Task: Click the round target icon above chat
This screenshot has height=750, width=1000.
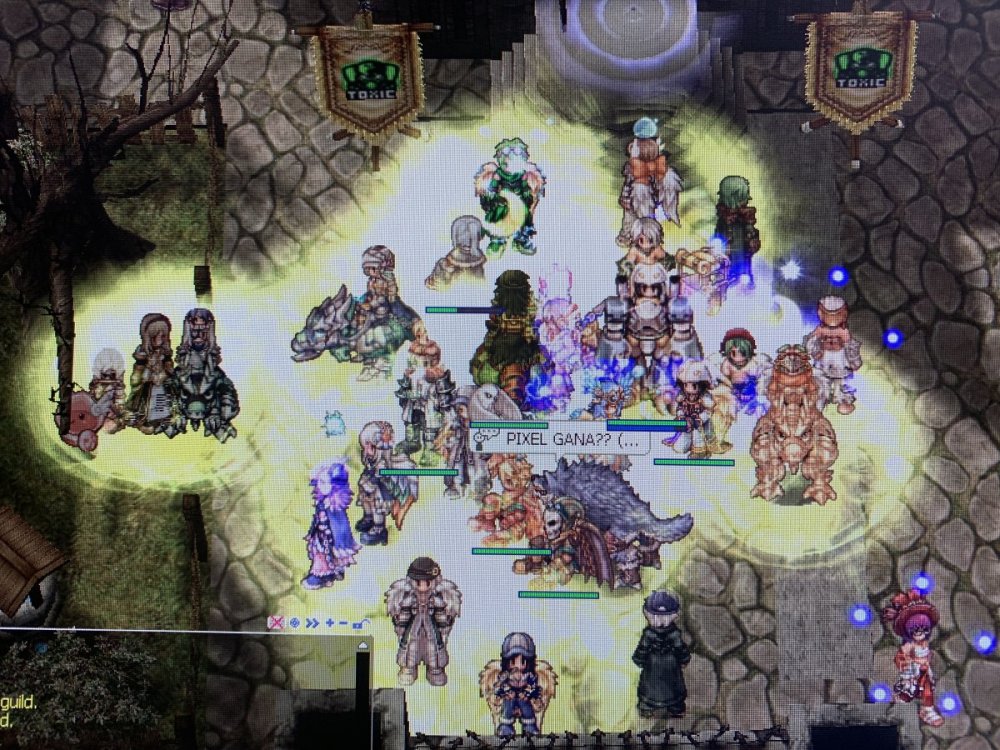Action: click(295, 622)
